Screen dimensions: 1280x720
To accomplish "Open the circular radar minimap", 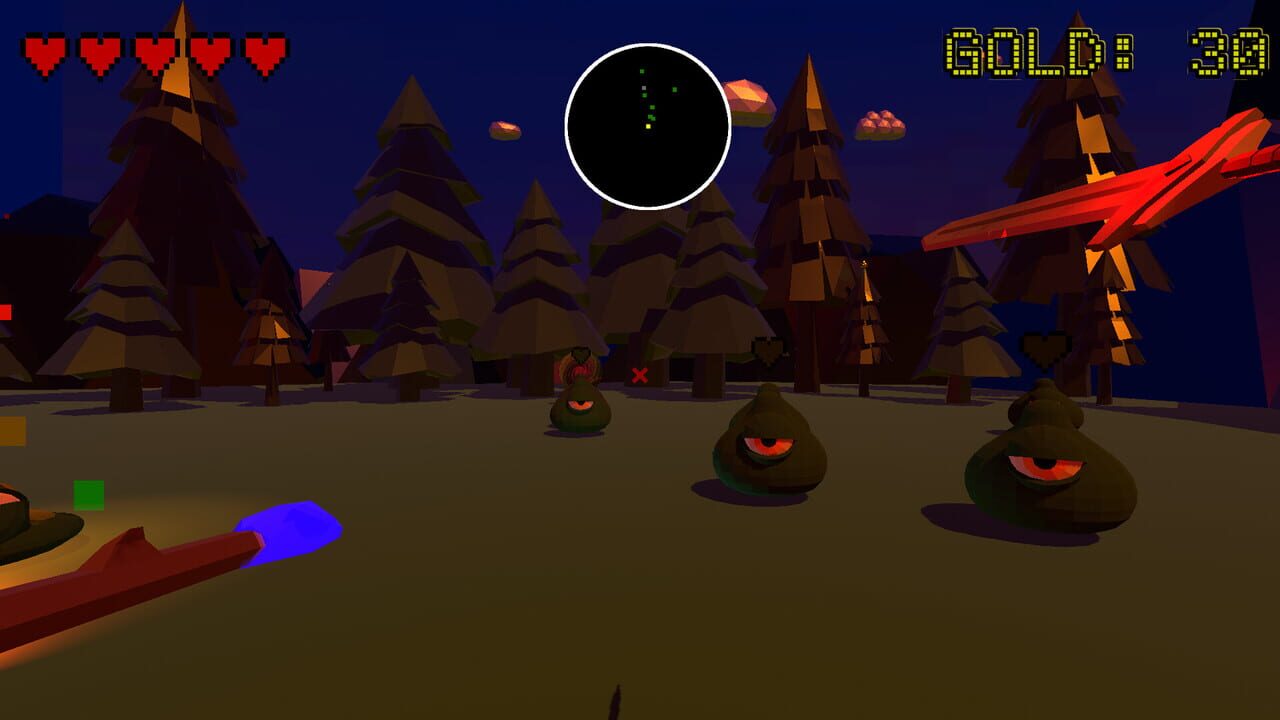I will tap(647, 120).
